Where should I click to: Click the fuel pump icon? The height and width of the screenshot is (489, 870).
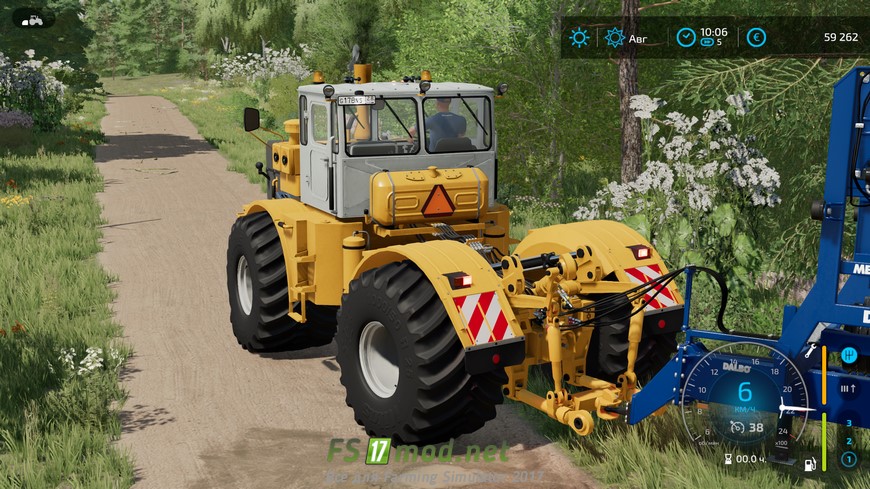808,463
